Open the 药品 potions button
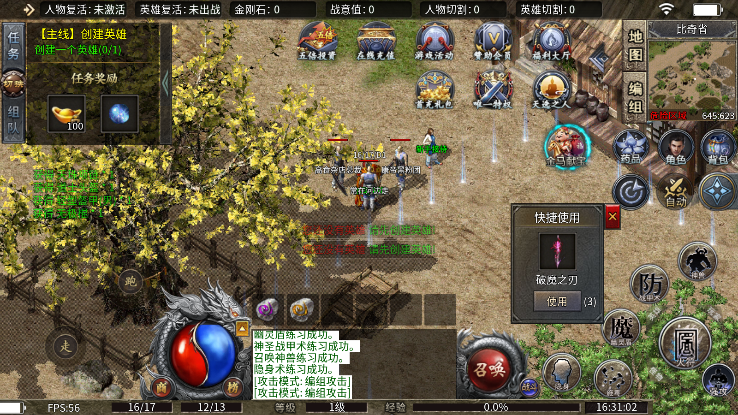 (630, 147)
